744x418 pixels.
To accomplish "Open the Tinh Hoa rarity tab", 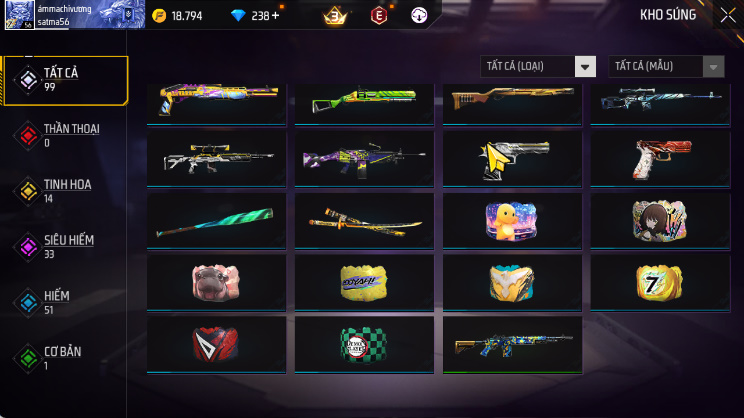I will [x=66, y=190].
